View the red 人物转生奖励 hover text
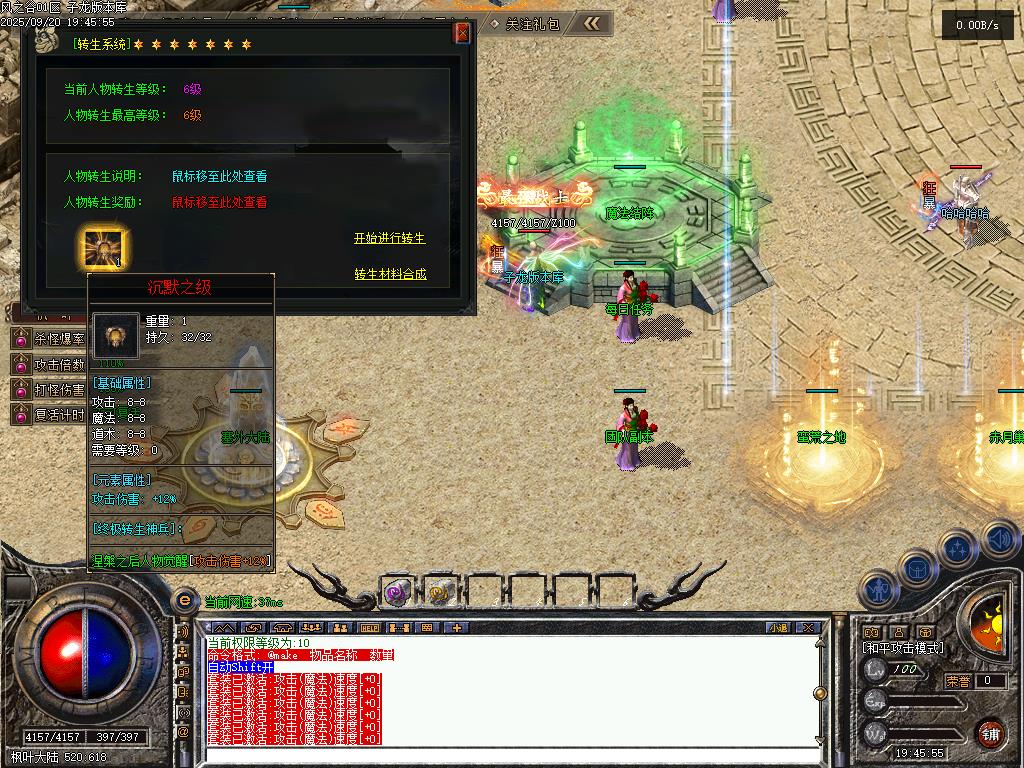This screenshot has width=1024, height=768. click(x=219, y=202)
